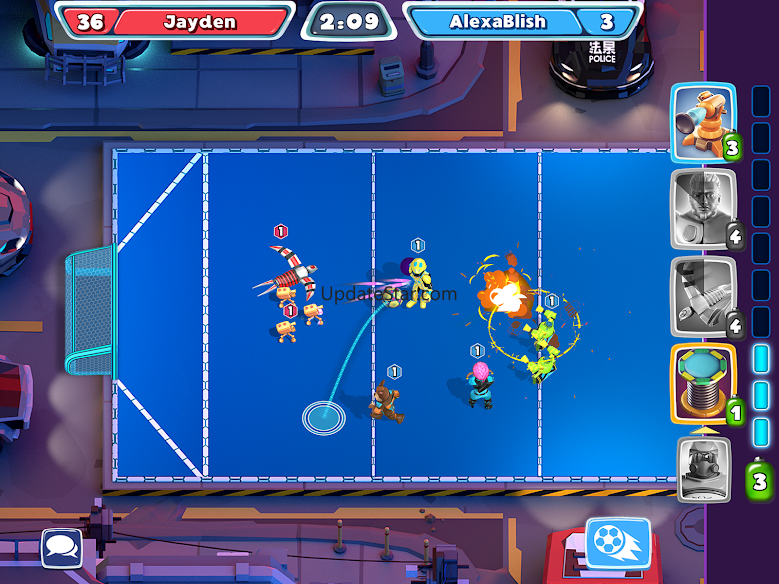
Task: Select the orange cannon turret card
Action: click(704, 122)
